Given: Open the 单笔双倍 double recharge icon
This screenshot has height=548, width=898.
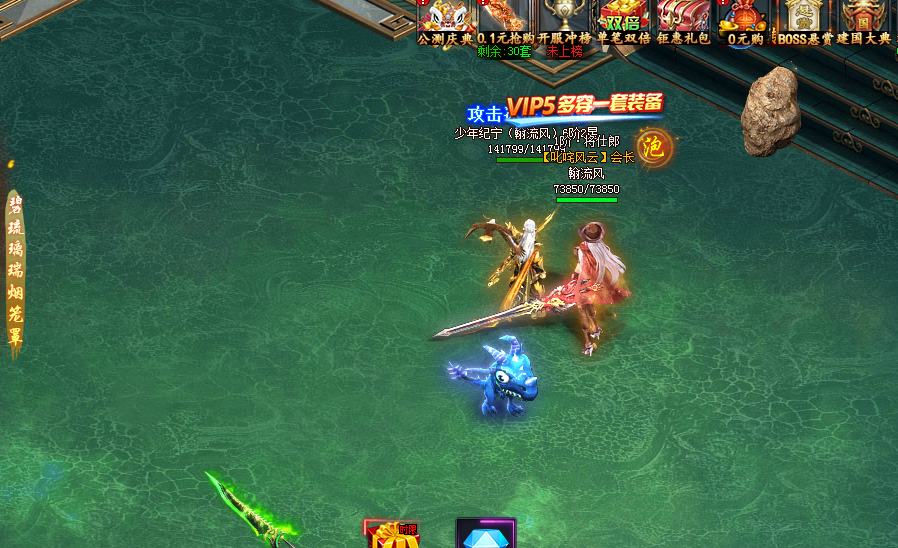Looking at the screenshot, I should 624,20.
